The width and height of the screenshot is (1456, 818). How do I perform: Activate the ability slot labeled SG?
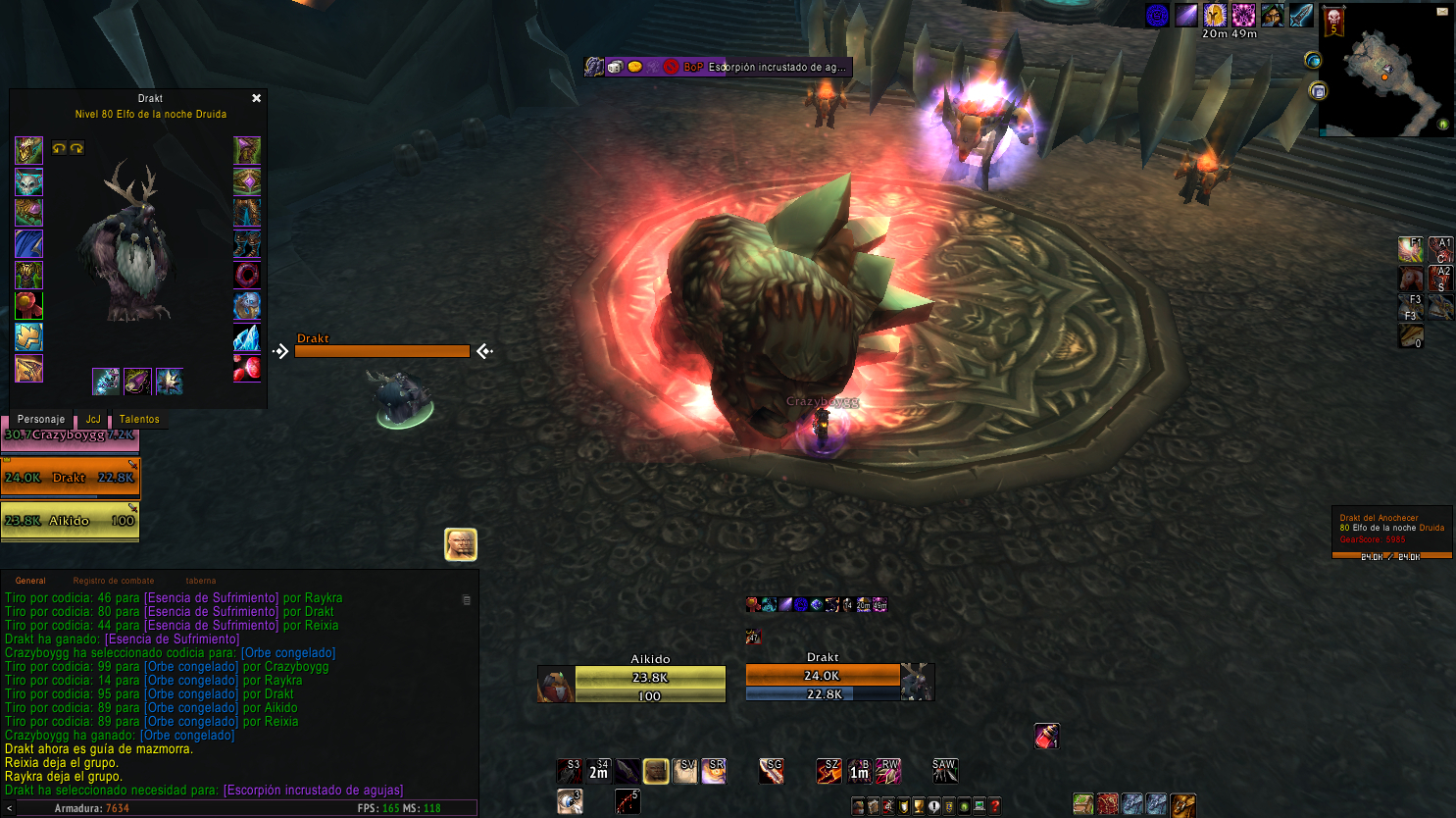772,771
